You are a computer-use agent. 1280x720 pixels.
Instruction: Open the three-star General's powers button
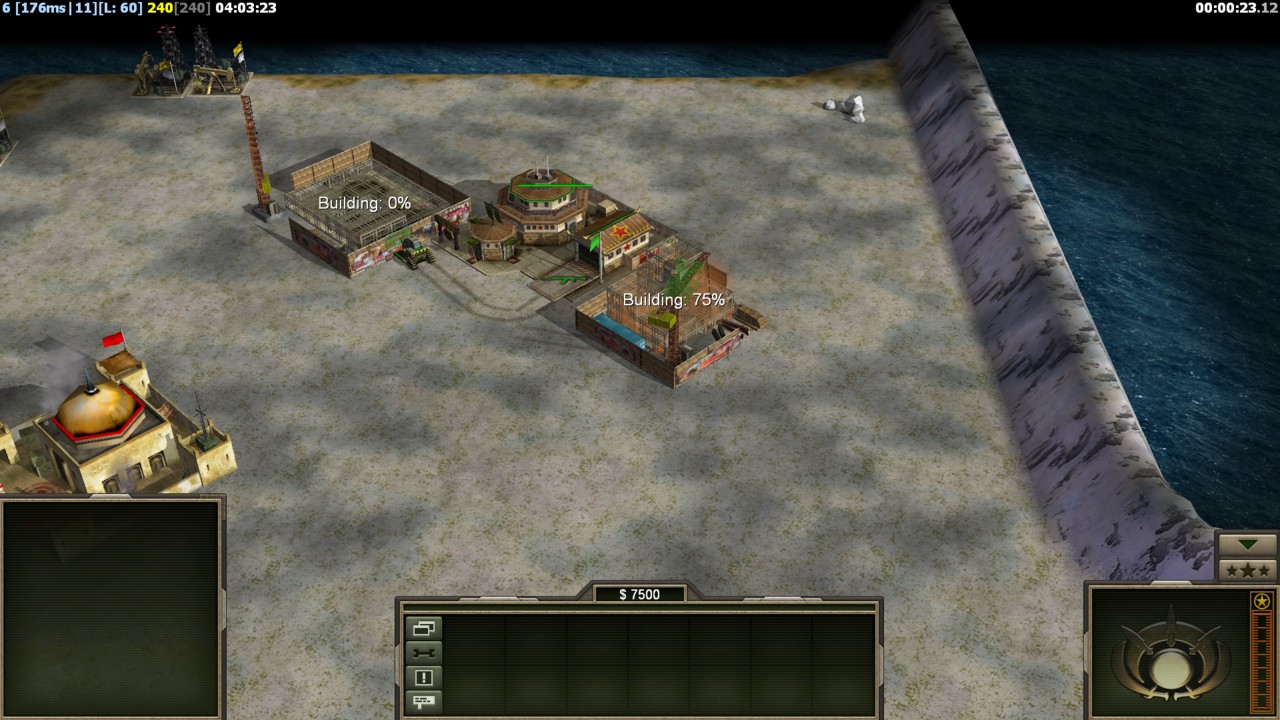(1247, 570)
